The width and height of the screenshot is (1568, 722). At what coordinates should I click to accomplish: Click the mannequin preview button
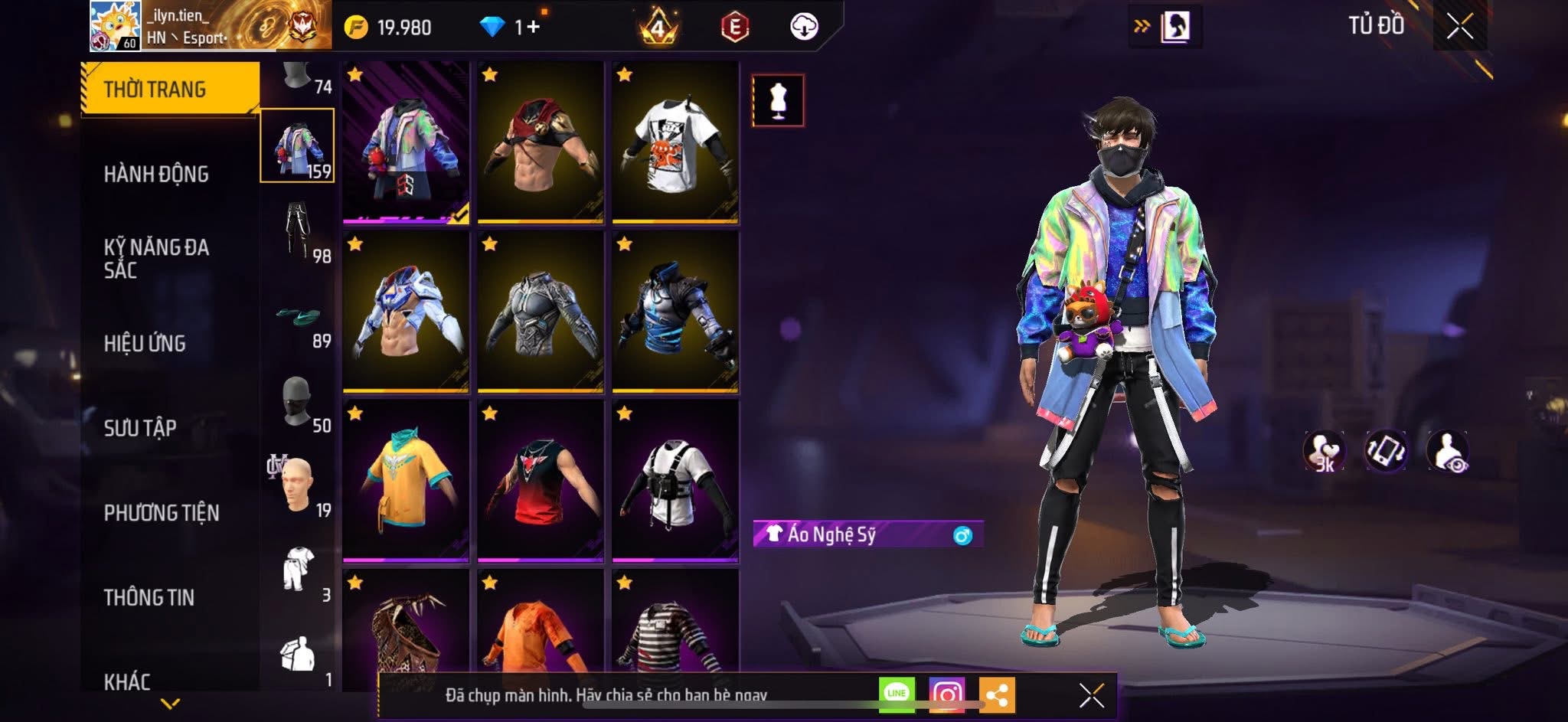point(778,100)
